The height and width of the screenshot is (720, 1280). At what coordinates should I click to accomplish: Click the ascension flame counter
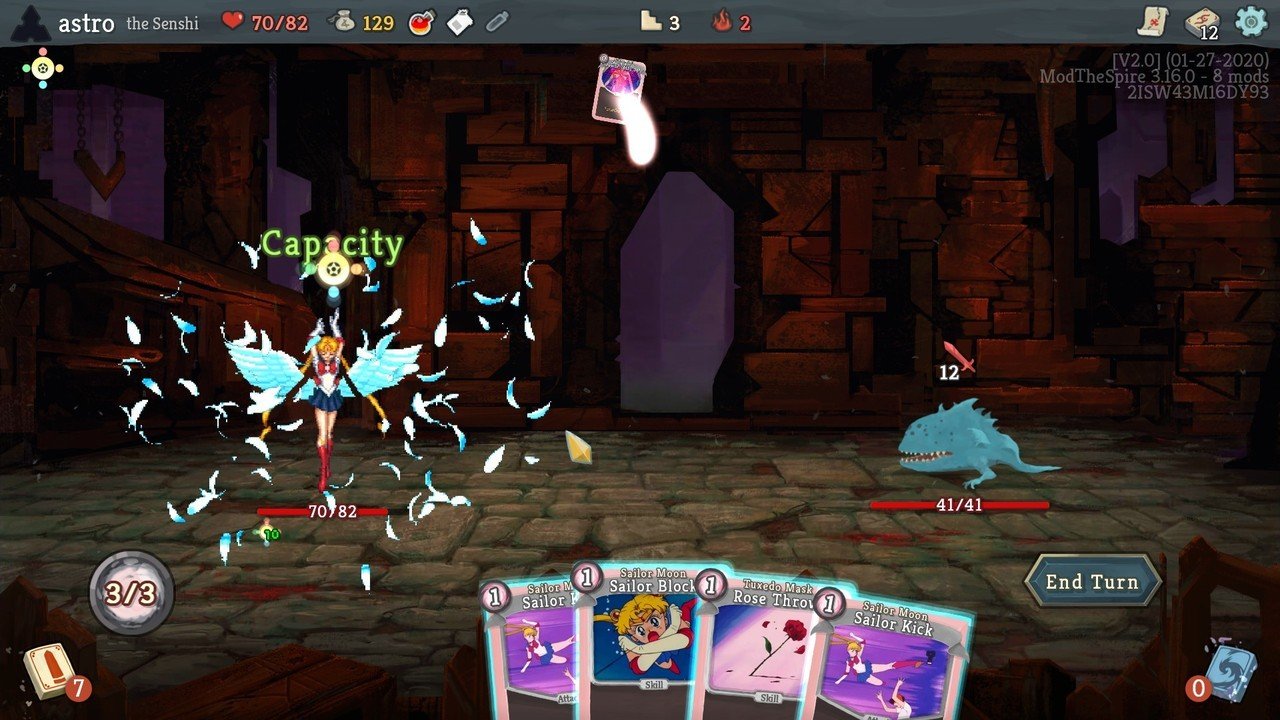pos(731,18)
